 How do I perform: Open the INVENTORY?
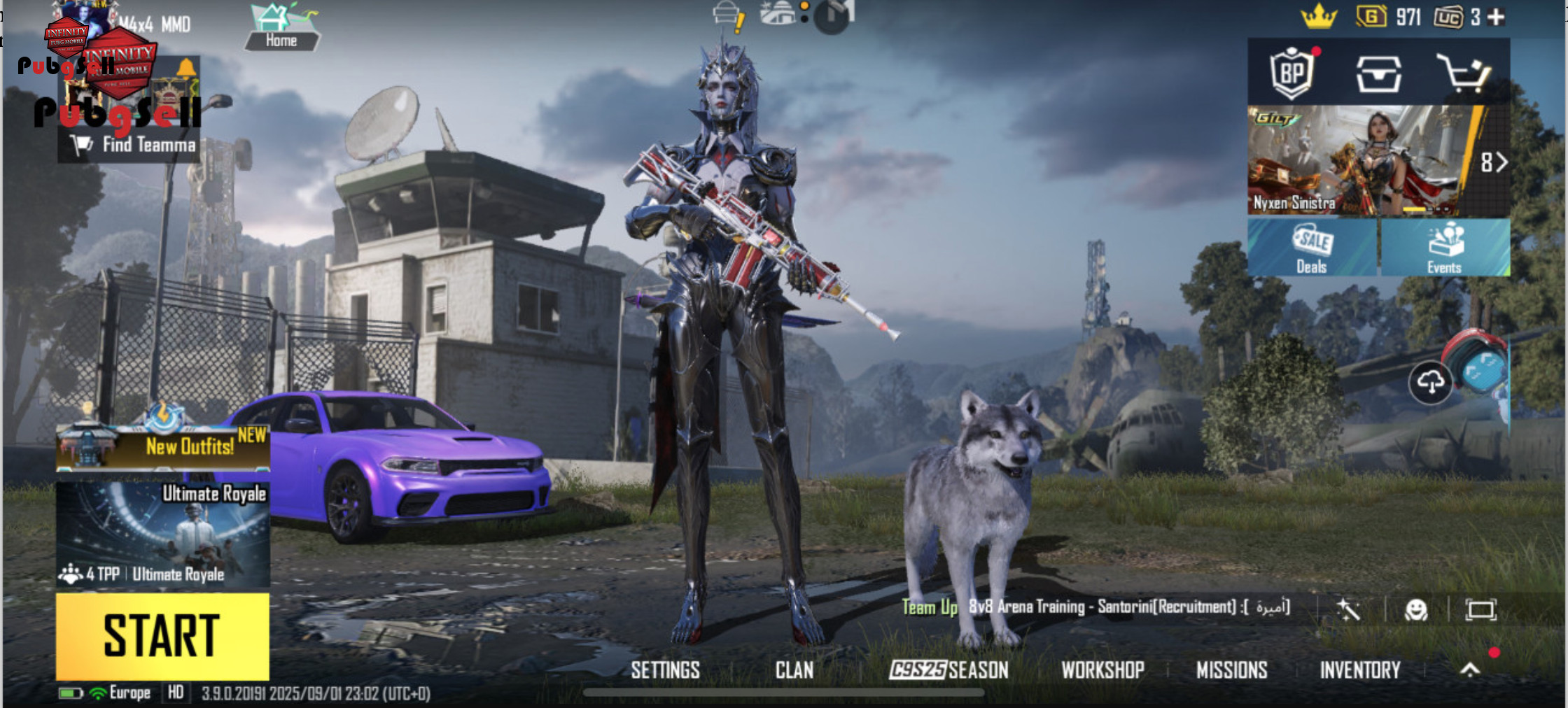click(1359, 670)
